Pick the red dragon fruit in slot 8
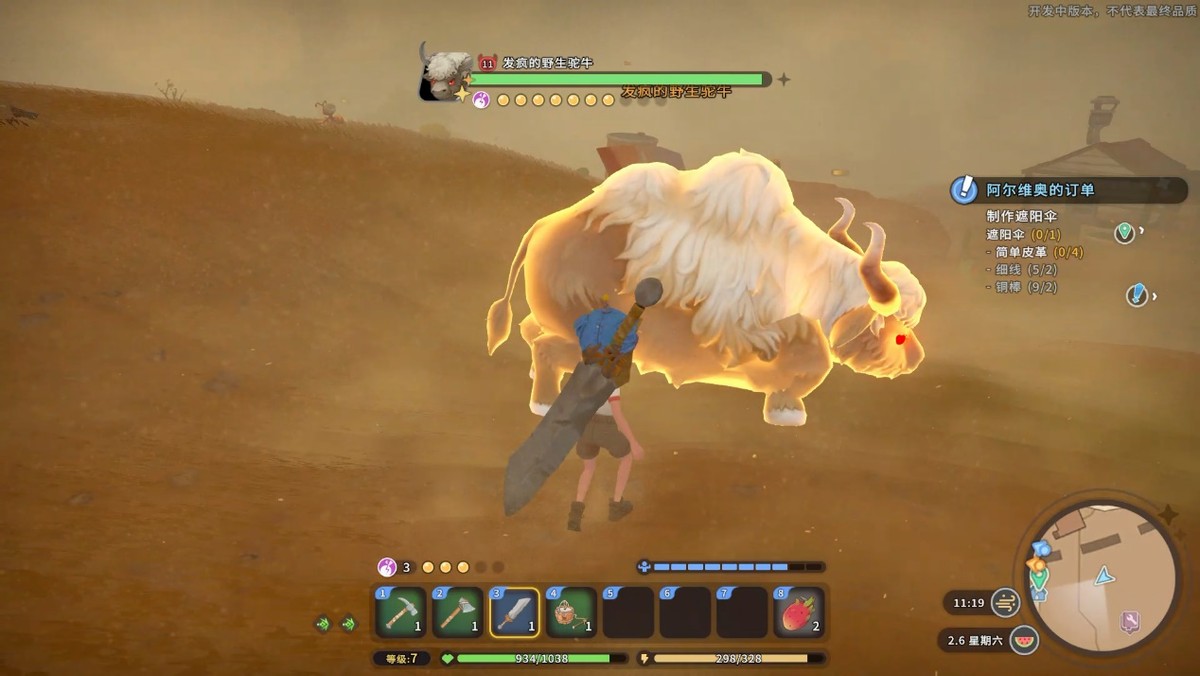This screenshot has width=1200, height=676. [x=799, y=612]
